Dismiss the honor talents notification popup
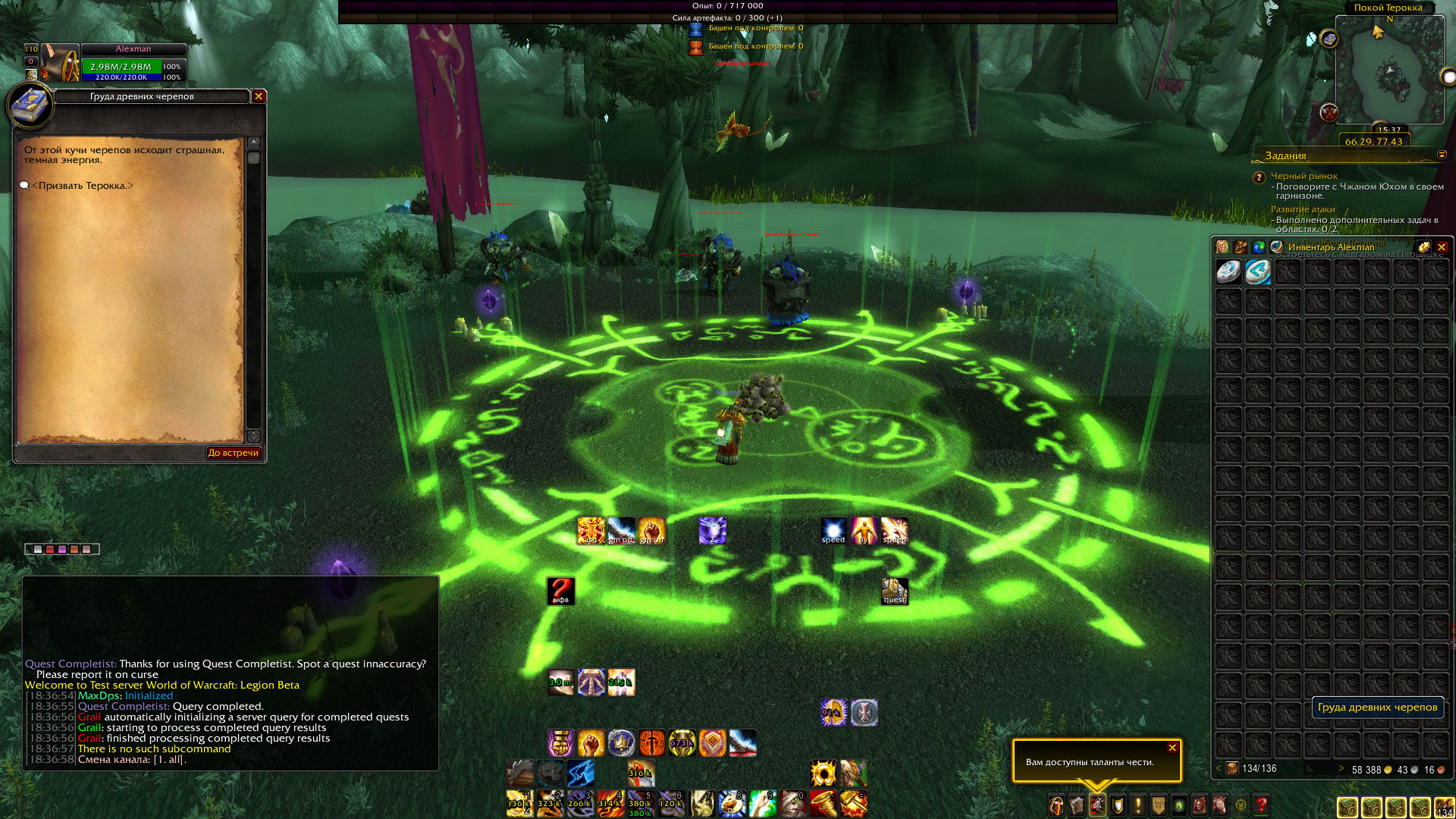 tap(1172, 748)
